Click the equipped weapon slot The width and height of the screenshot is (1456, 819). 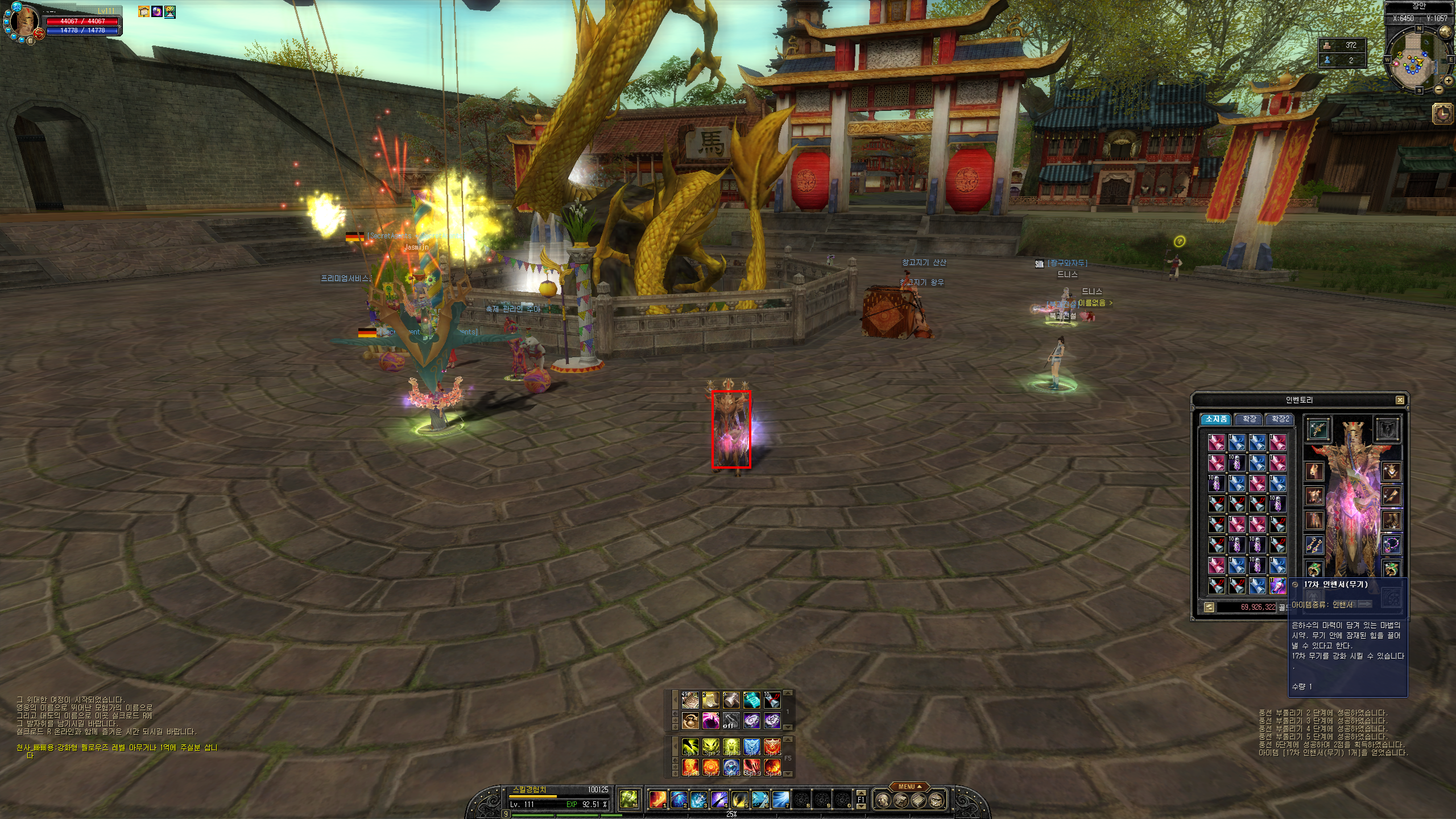point(1318,429)
